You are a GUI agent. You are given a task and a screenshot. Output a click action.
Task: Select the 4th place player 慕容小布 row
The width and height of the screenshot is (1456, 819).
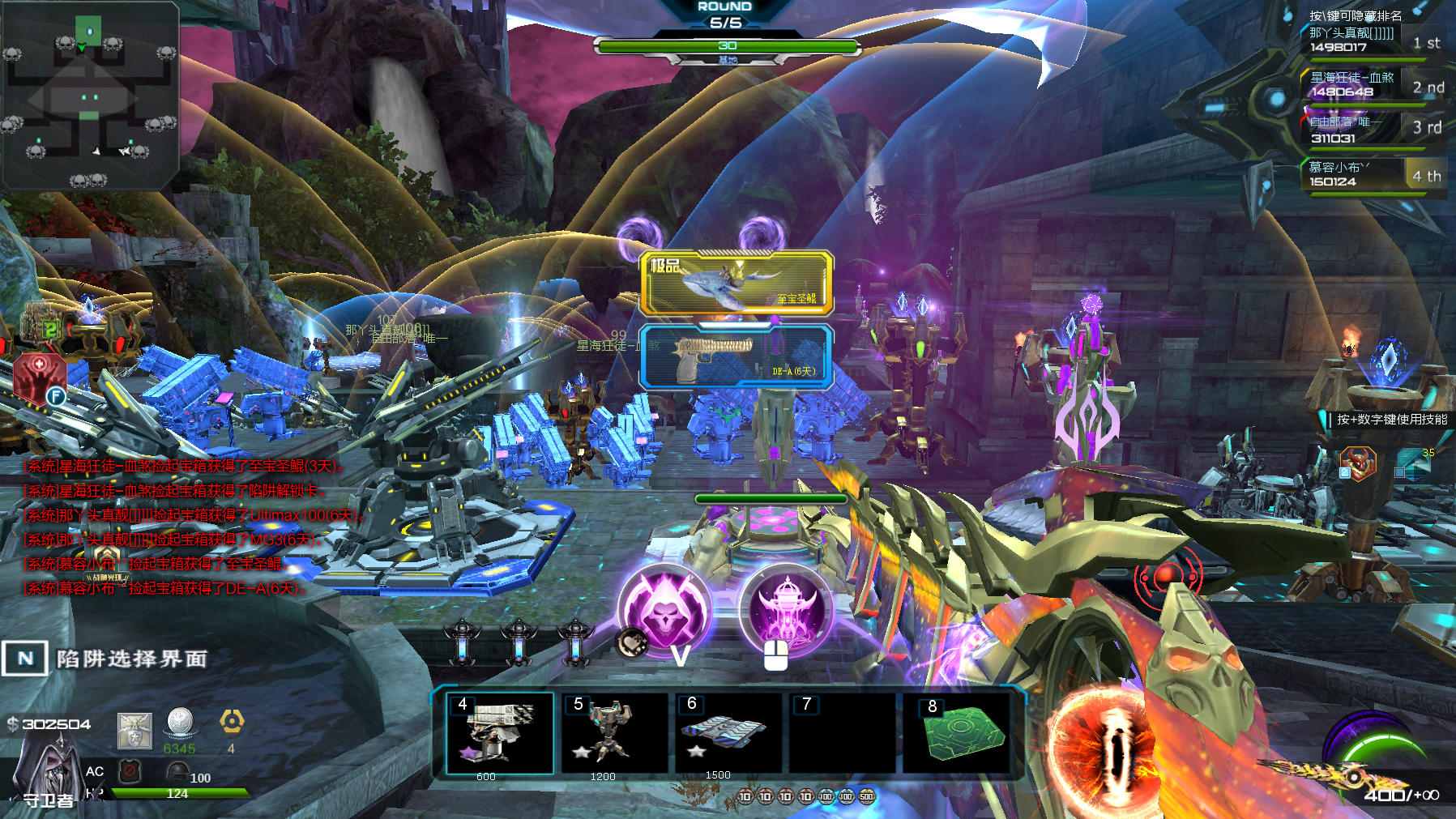pos(1375,174)
